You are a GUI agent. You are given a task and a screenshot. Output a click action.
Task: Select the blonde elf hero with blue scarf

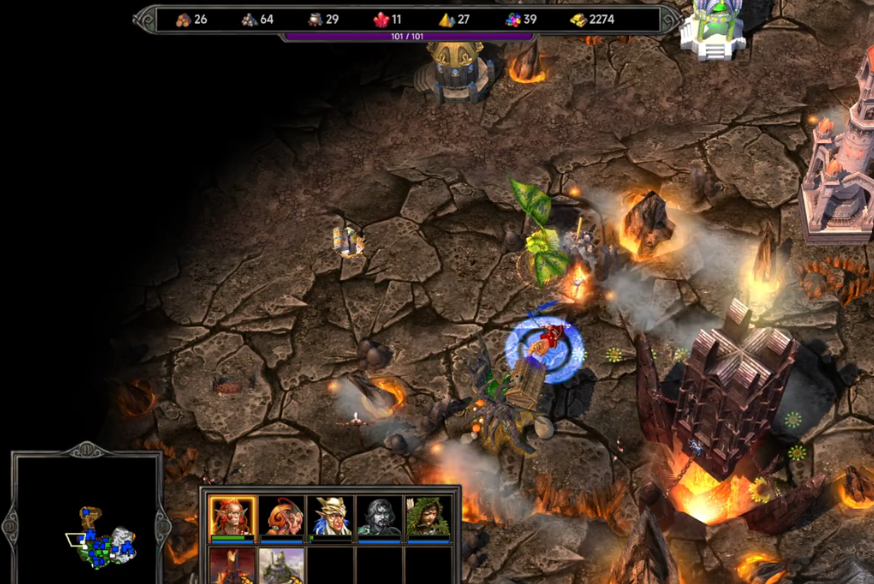tap(332, 517)
